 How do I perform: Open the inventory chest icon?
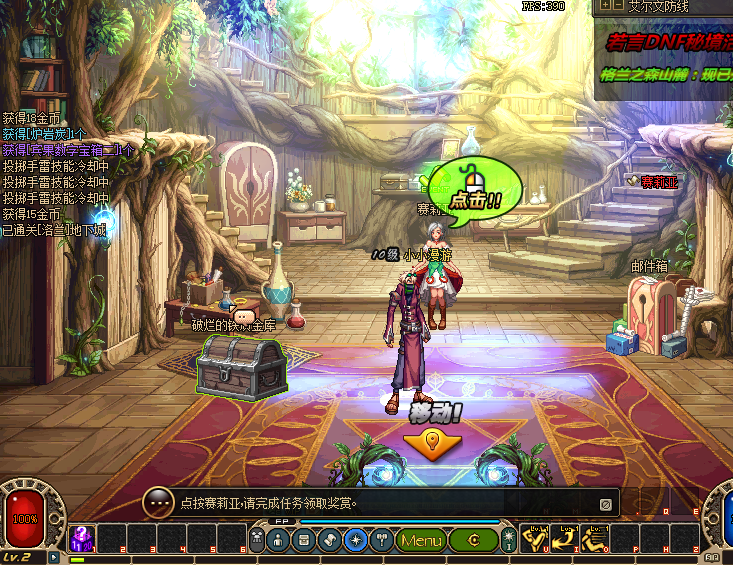pos(304,541)
